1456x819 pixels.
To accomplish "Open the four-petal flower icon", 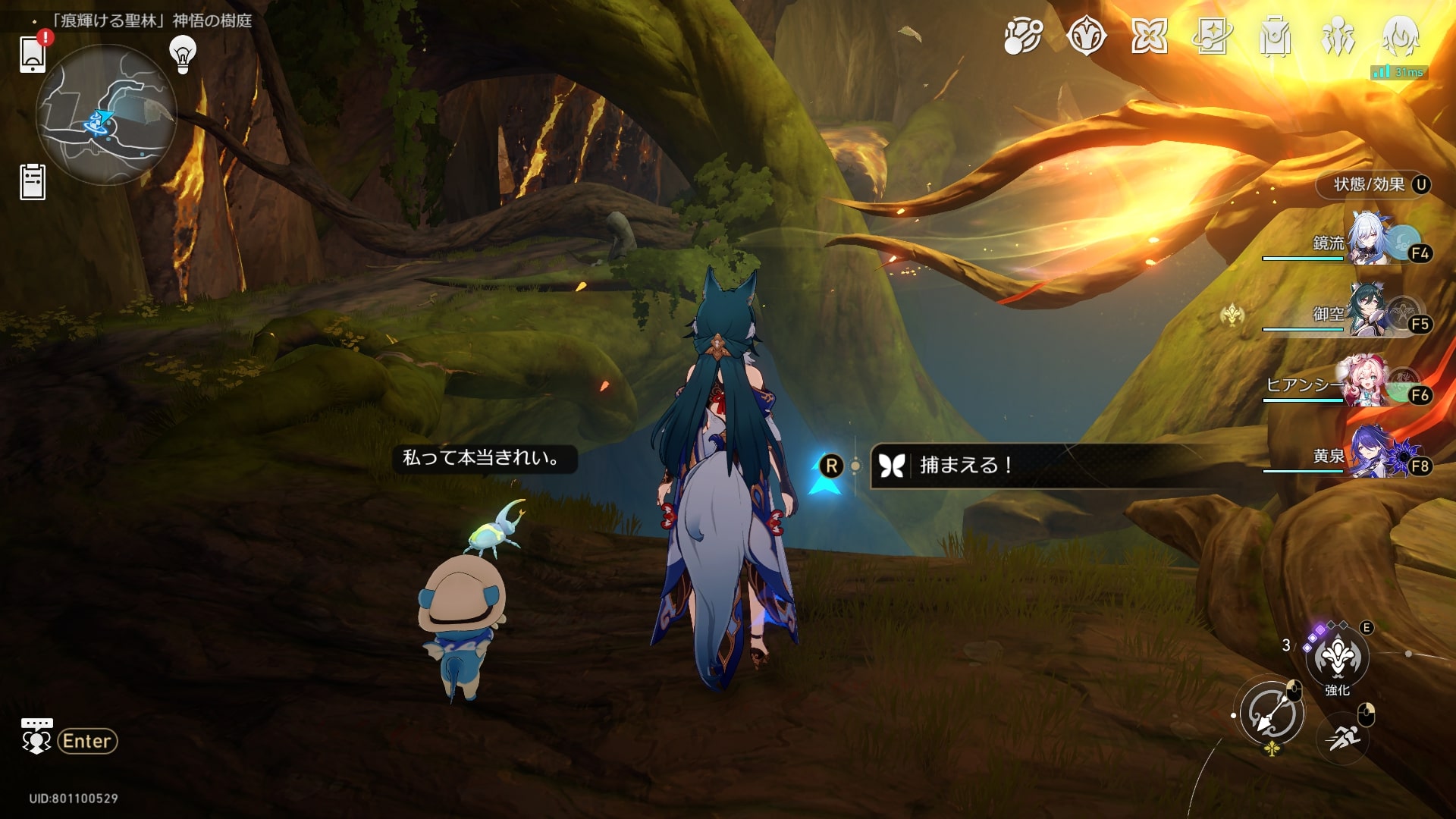I will click(x=1149, y=36).
